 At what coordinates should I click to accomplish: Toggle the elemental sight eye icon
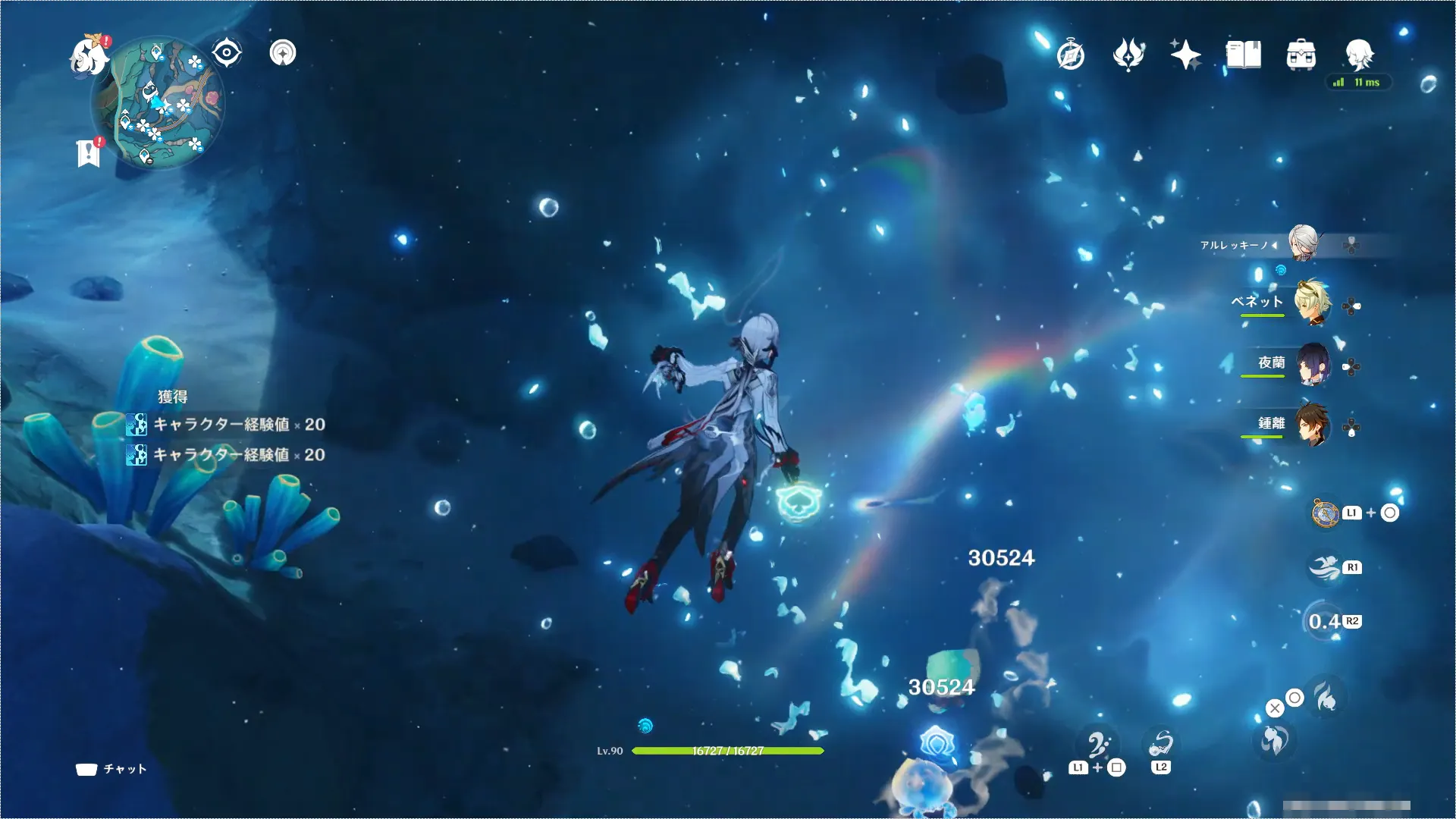point(226,53)
